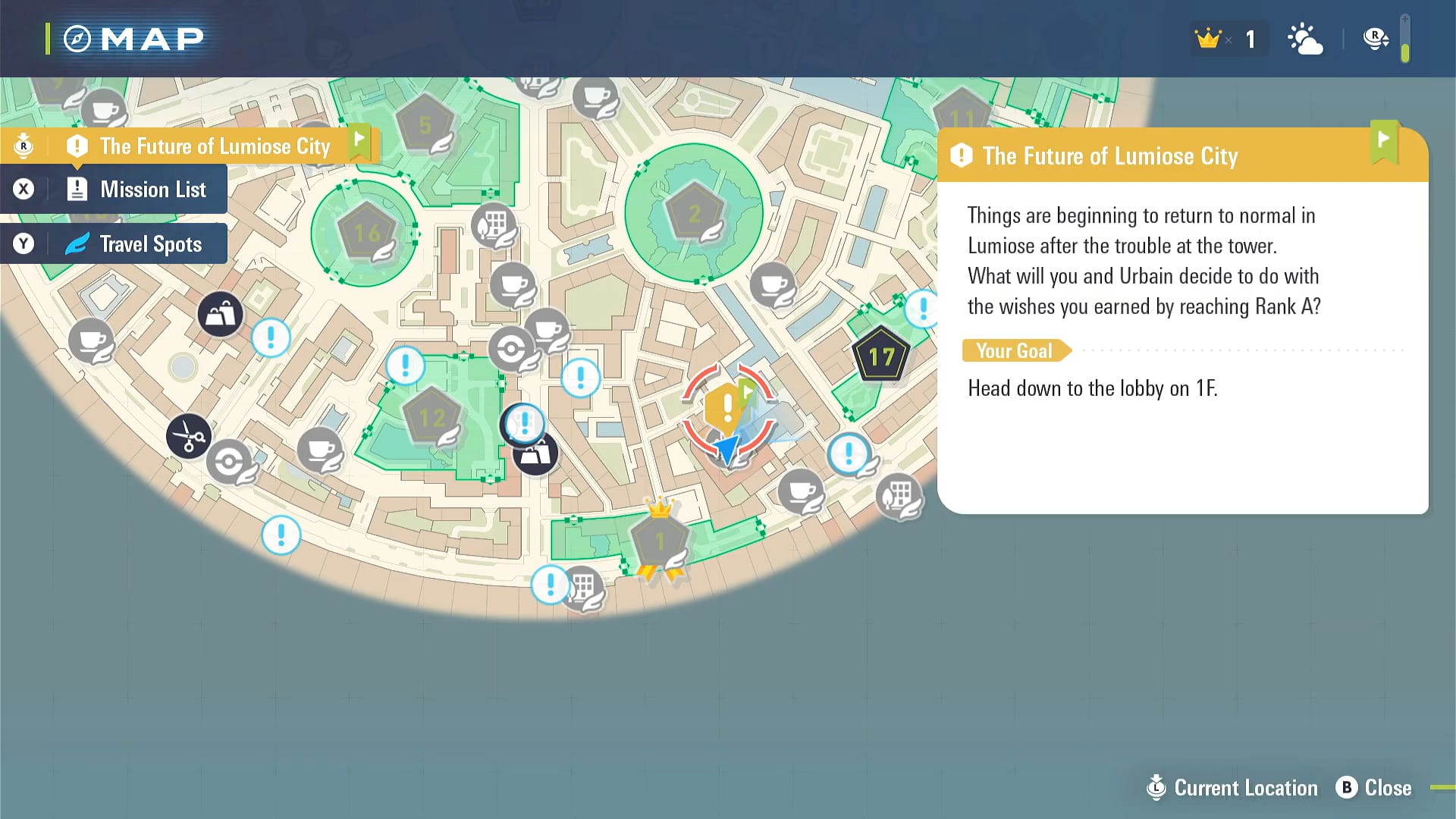The width and height of the screenshot is (1456, 819).
Task: Select the scissors salon icon on the map
Action: pos(190,438)
